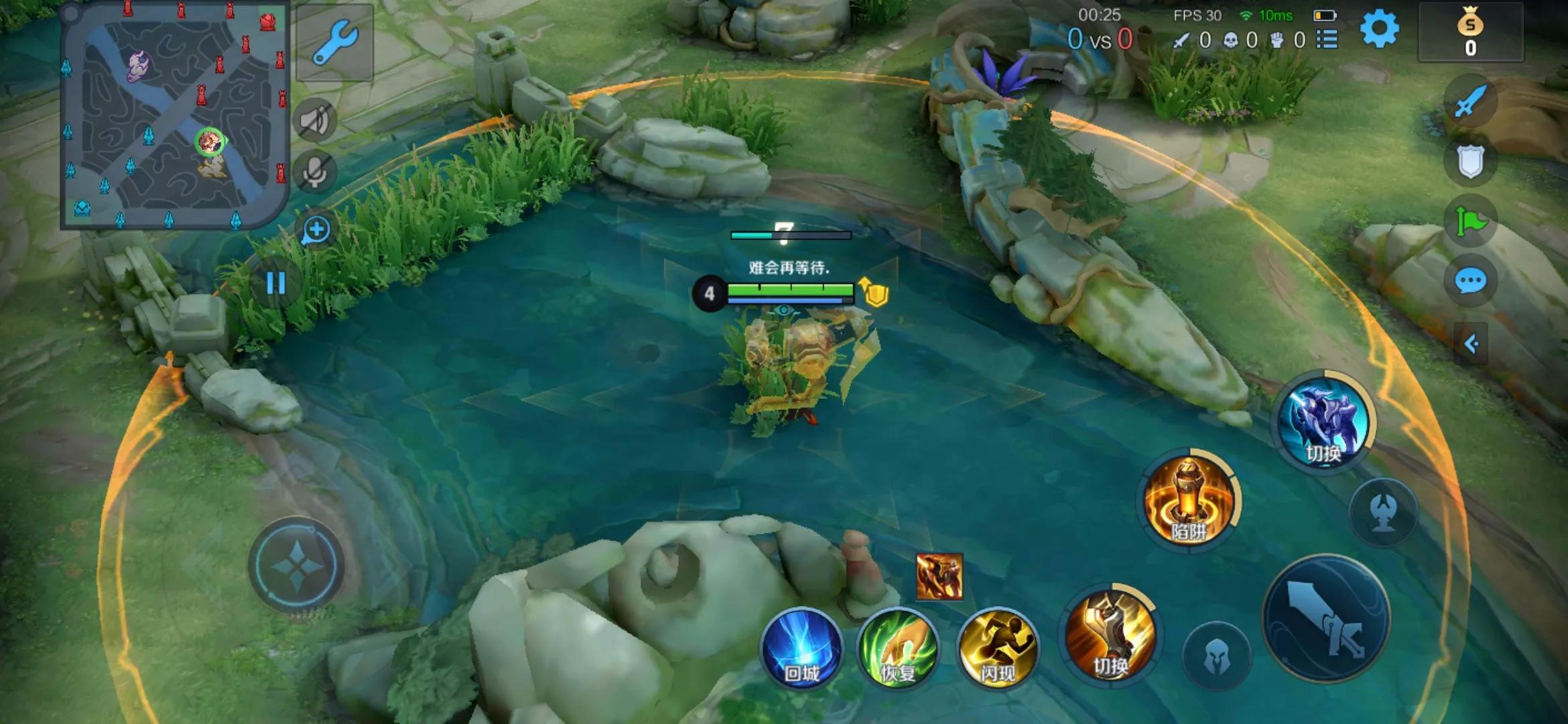Select the tower target button
This screenshot has height=724, width=1568.
(1383, 512)
